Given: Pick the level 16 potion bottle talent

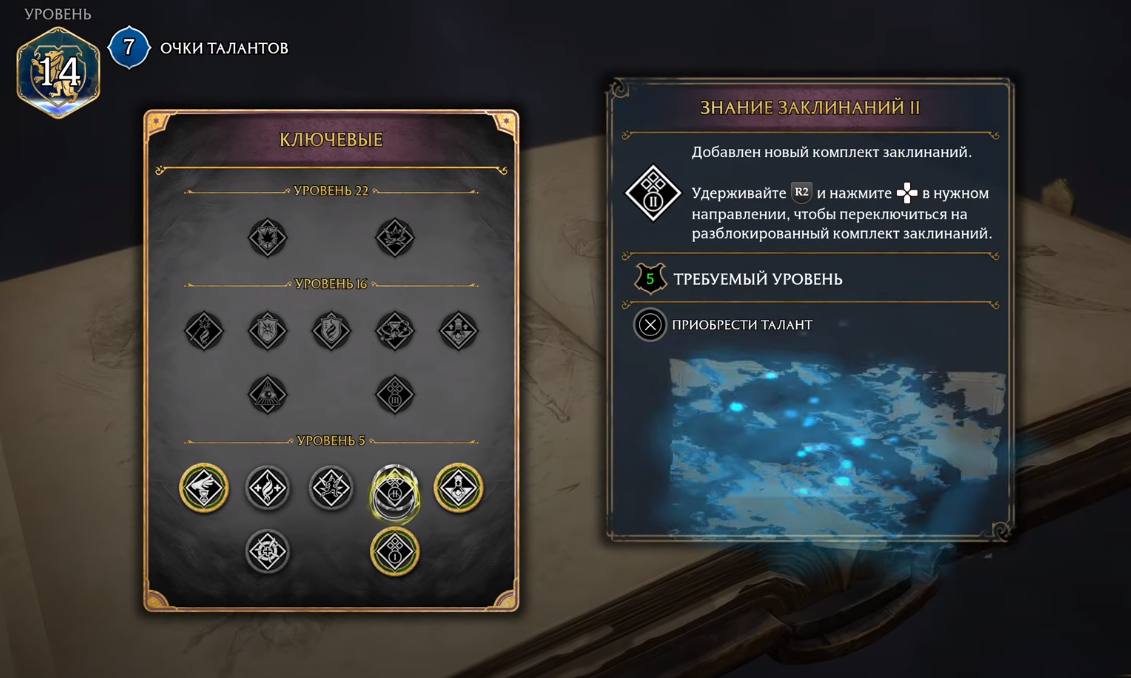Looking at the screenshot, I should (459, 331).
